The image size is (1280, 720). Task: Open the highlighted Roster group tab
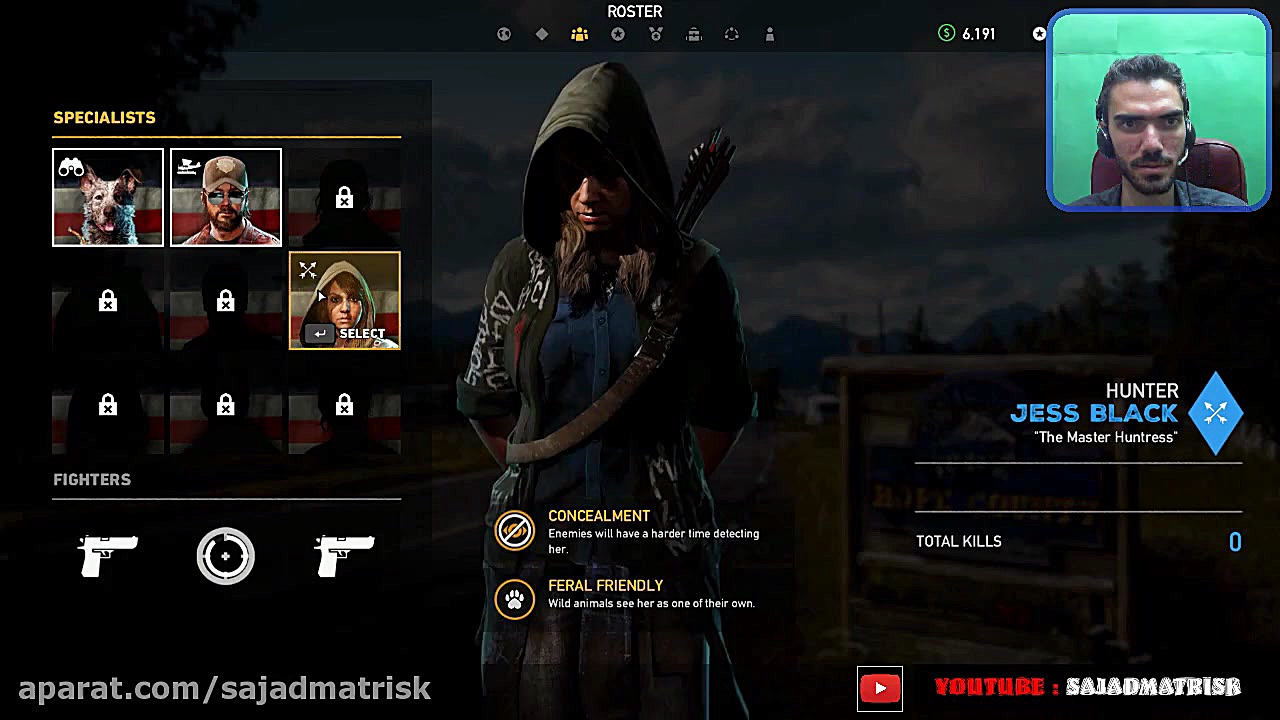click(x=580, y=34)
